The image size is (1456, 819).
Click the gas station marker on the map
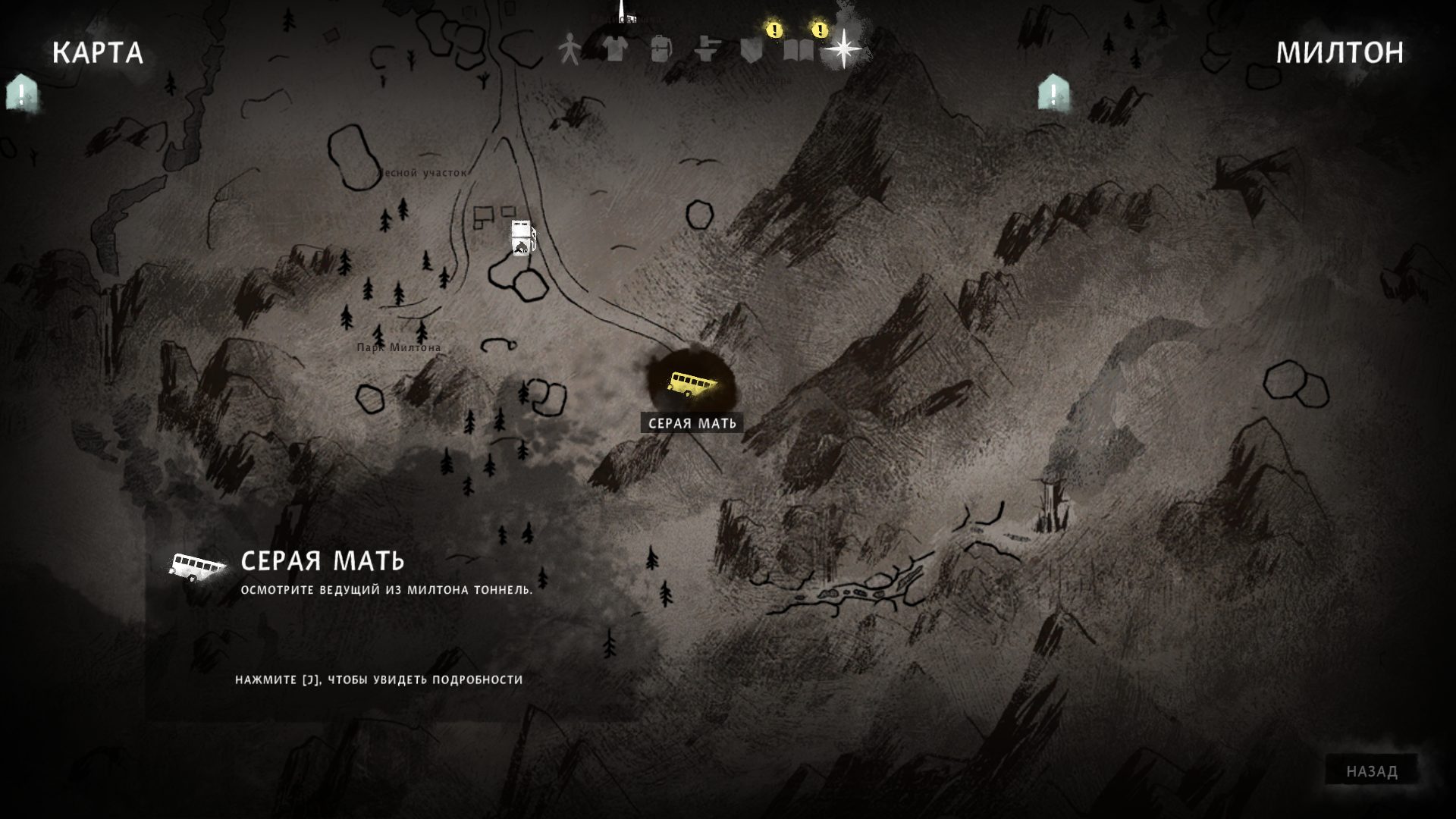[x=522, y=238]
